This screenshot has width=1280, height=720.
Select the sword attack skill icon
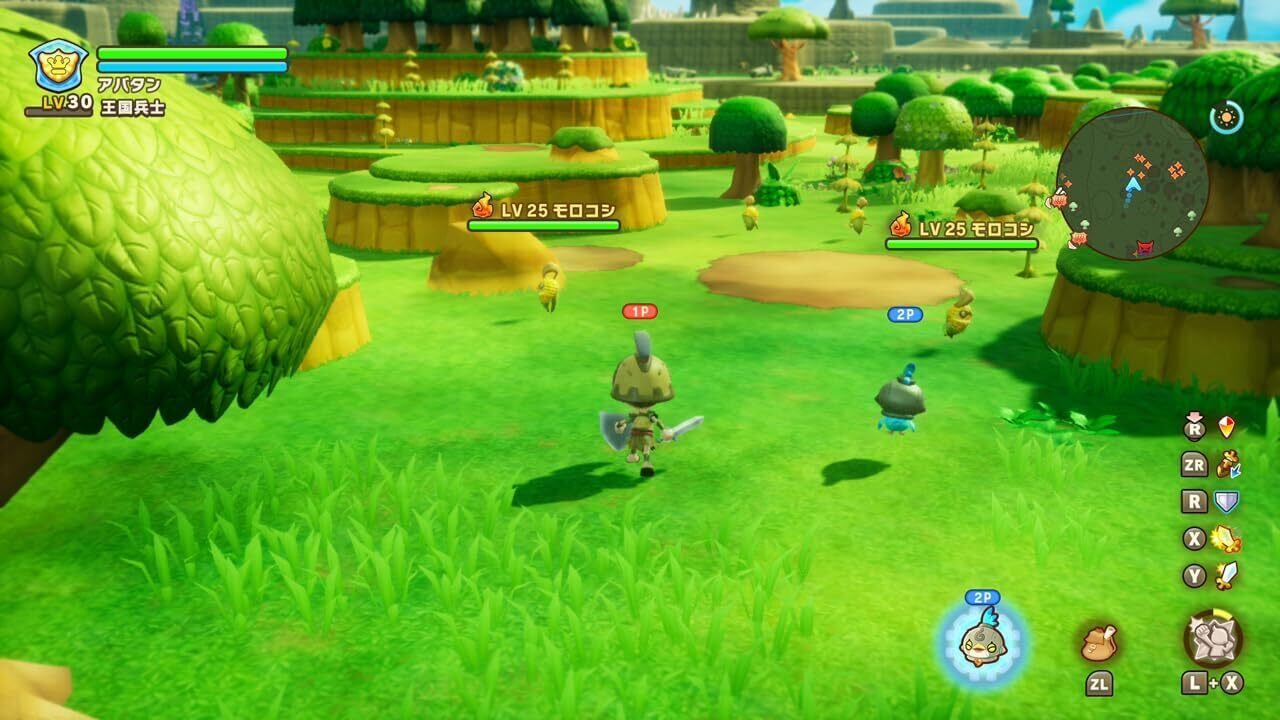pyautogui.click(x=1227, y=575)
